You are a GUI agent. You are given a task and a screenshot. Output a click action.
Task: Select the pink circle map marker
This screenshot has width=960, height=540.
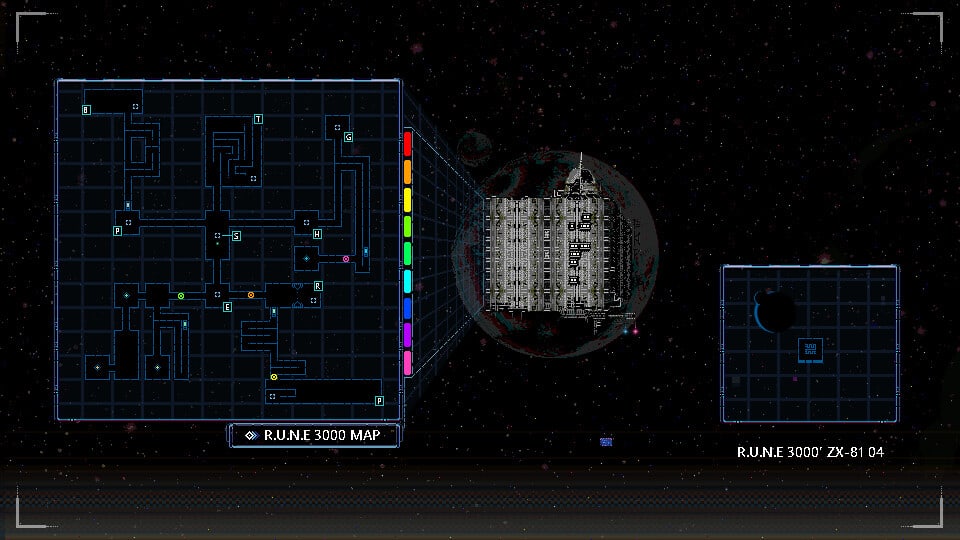point(346,259)
